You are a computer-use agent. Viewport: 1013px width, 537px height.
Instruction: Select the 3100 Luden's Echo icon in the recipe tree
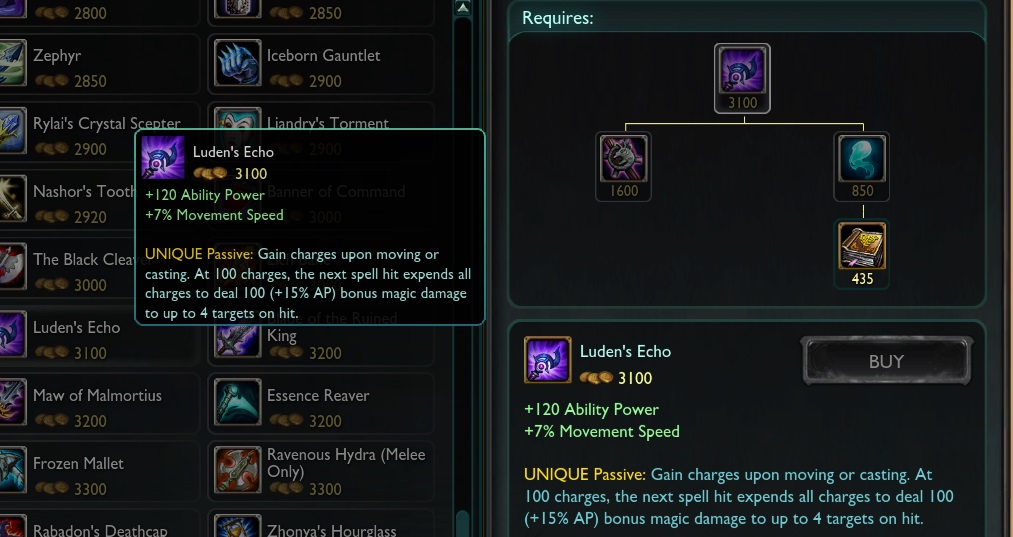pyautogui.click(x=742, y=73)
